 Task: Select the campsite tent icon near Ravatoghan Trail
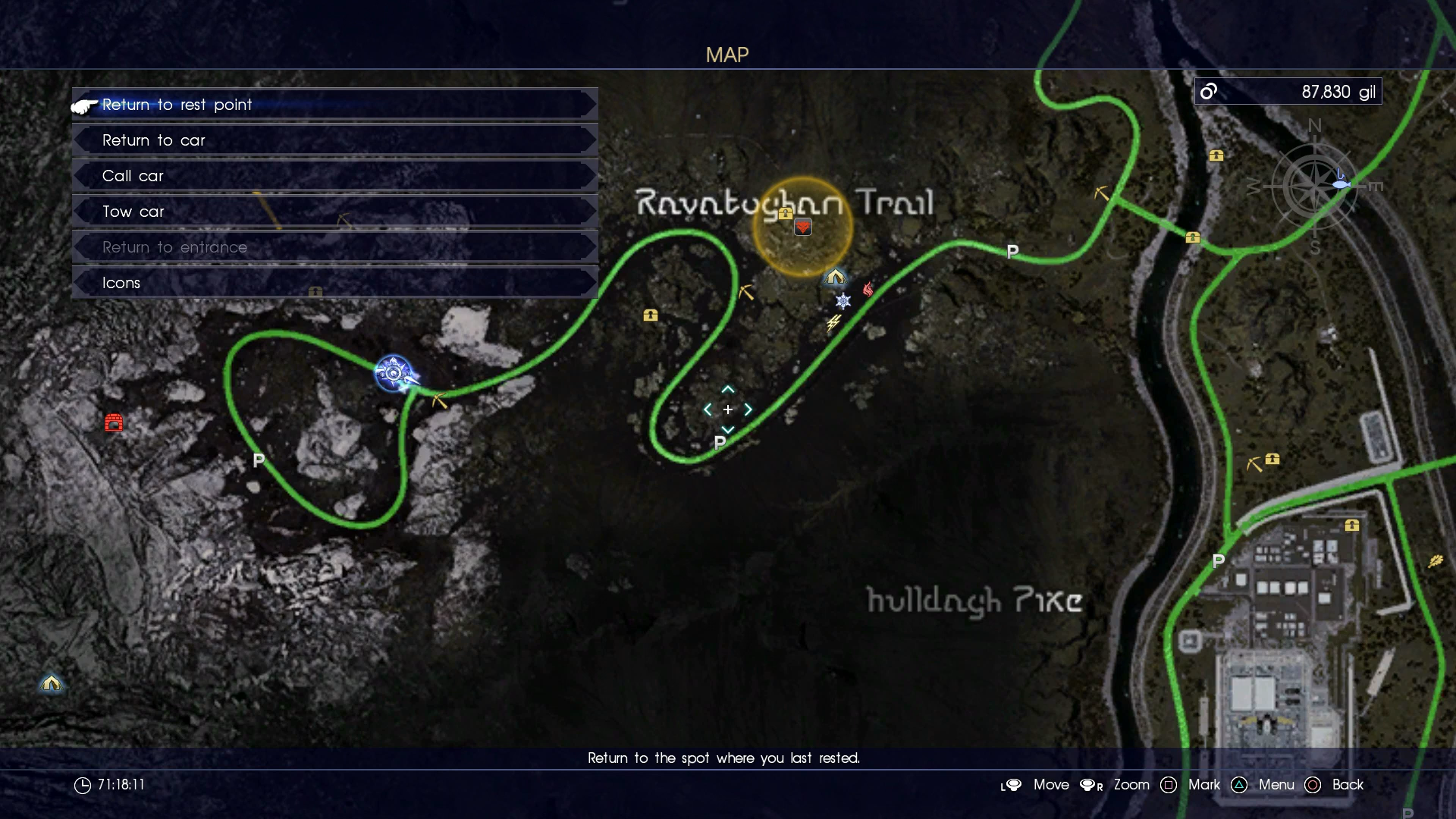click(x=836, y=278)
